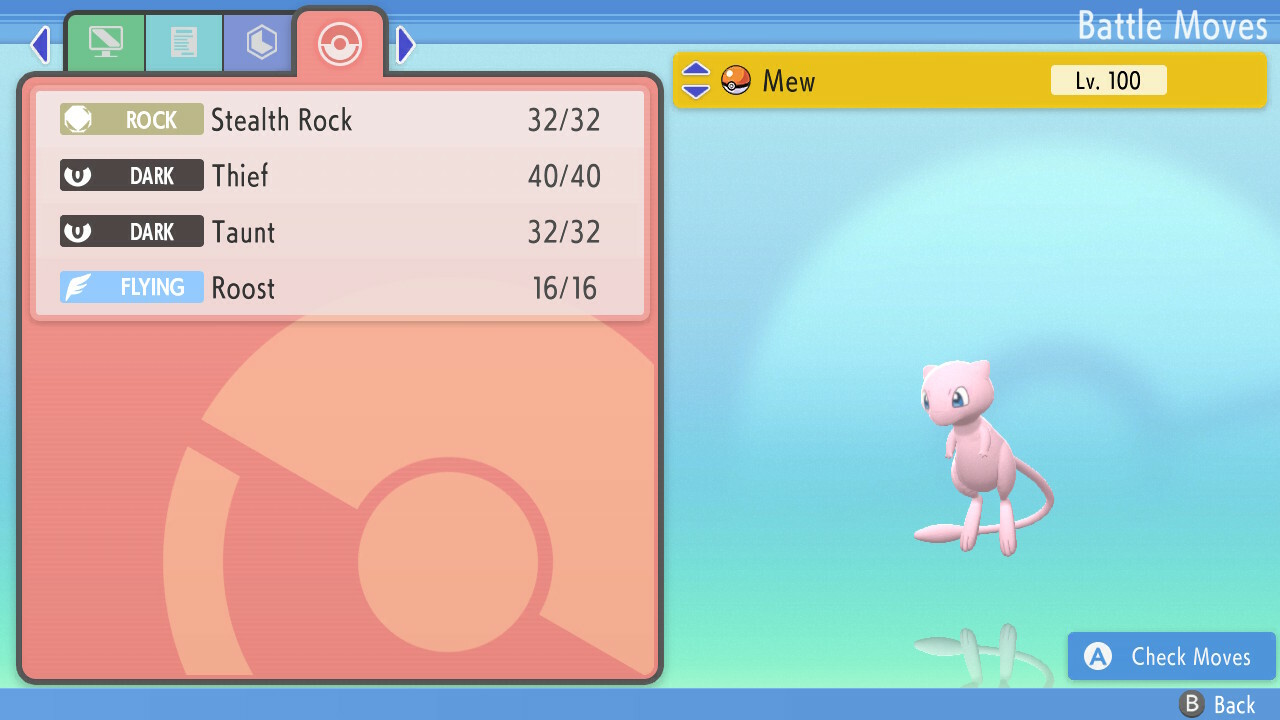Select the Stealth Rock move row
The height and width of the screenshot is (720, 1280).
(340, 120)
